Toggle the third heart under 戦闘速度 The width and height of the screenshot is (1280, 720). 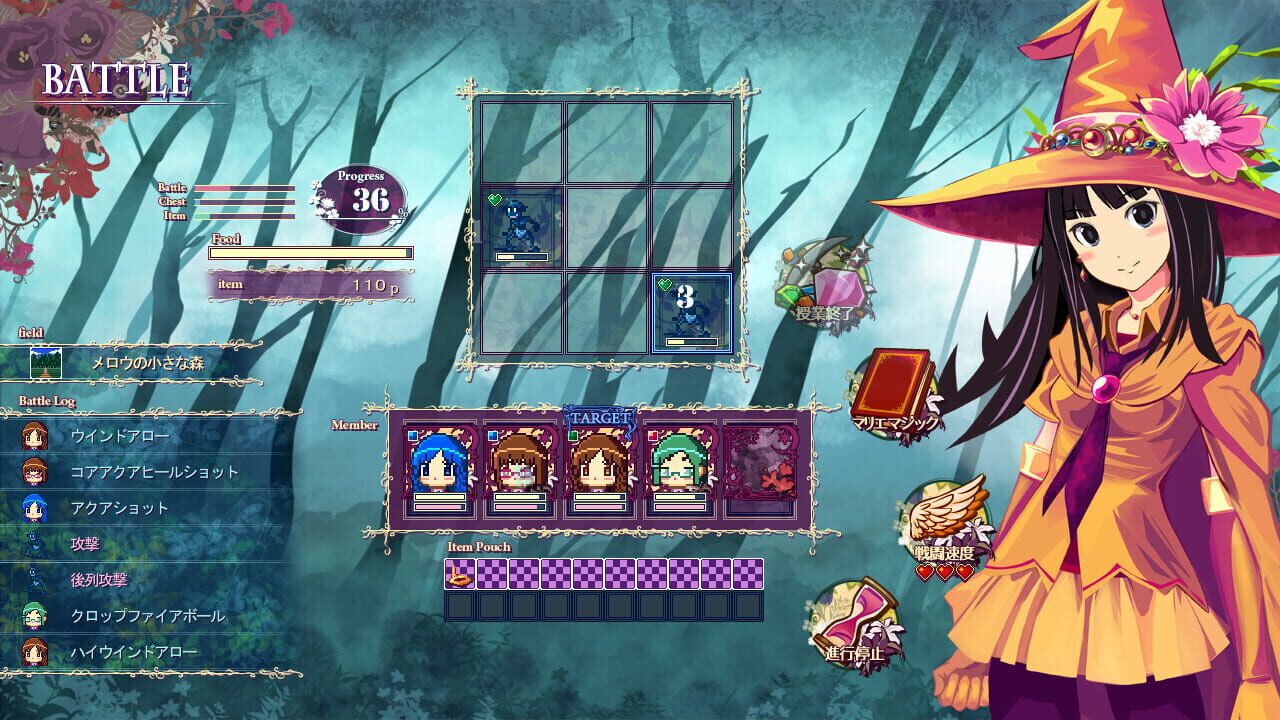(x=964, y=571)
